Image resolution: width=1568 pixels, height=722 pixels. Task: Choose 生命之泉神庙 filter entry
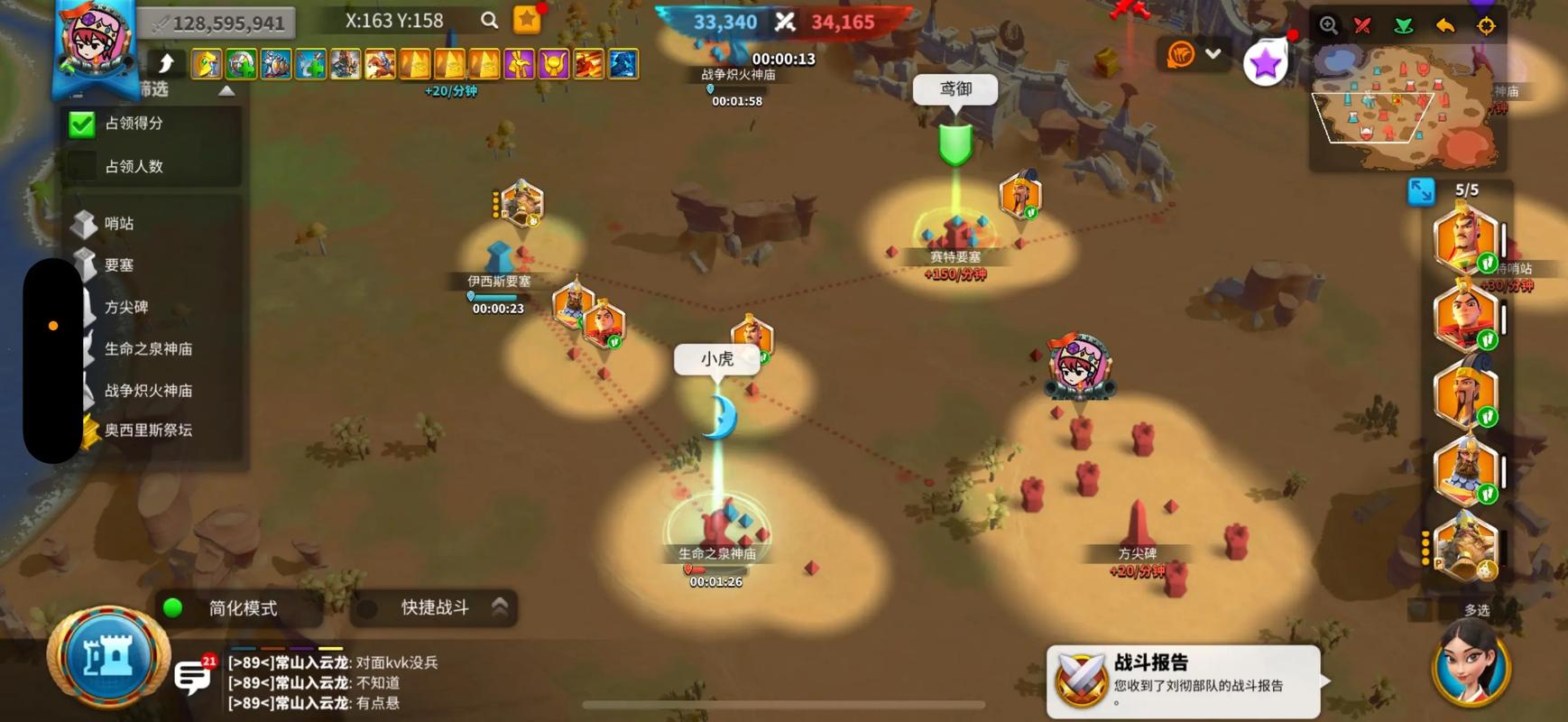tap(147, 348)
